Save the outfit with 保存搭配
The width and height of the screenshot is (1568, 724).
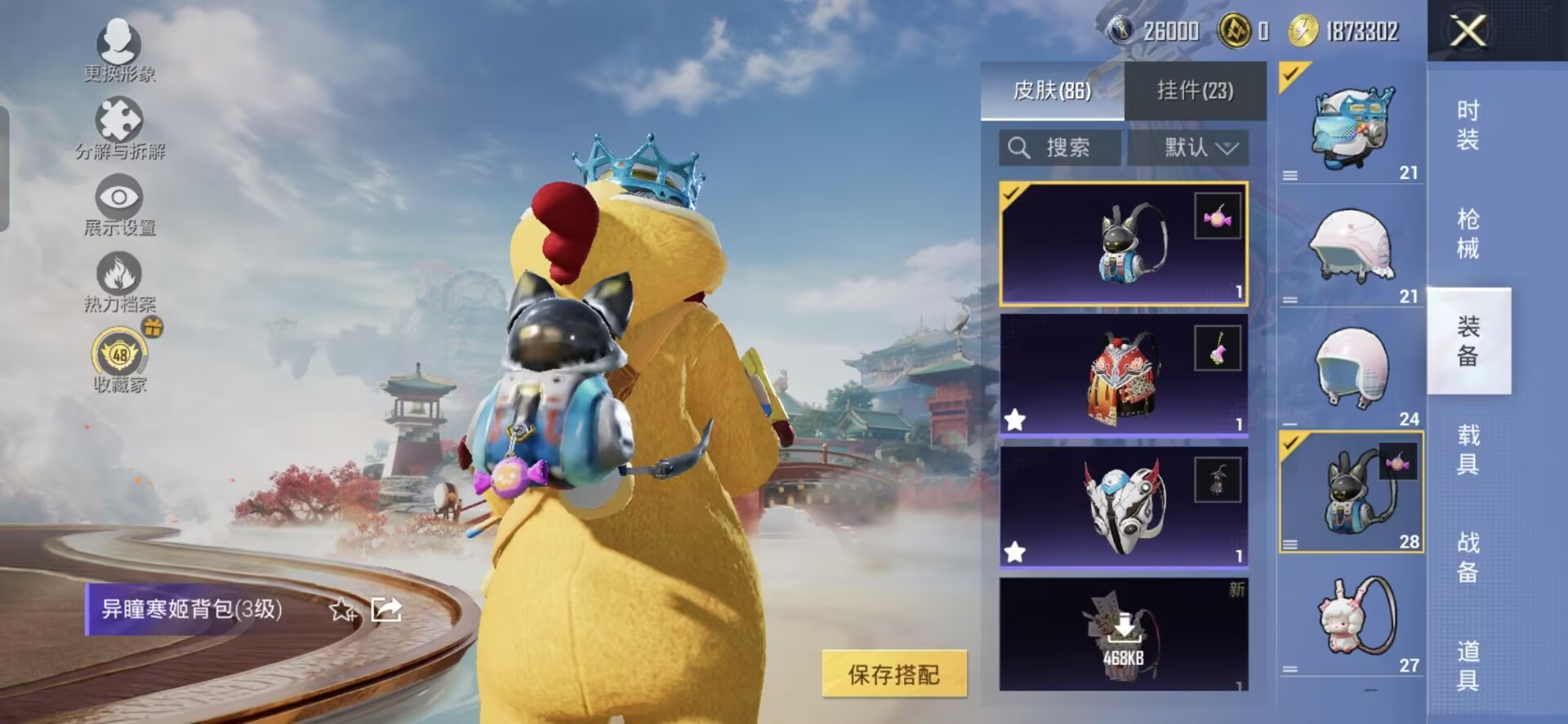(893, 674)
